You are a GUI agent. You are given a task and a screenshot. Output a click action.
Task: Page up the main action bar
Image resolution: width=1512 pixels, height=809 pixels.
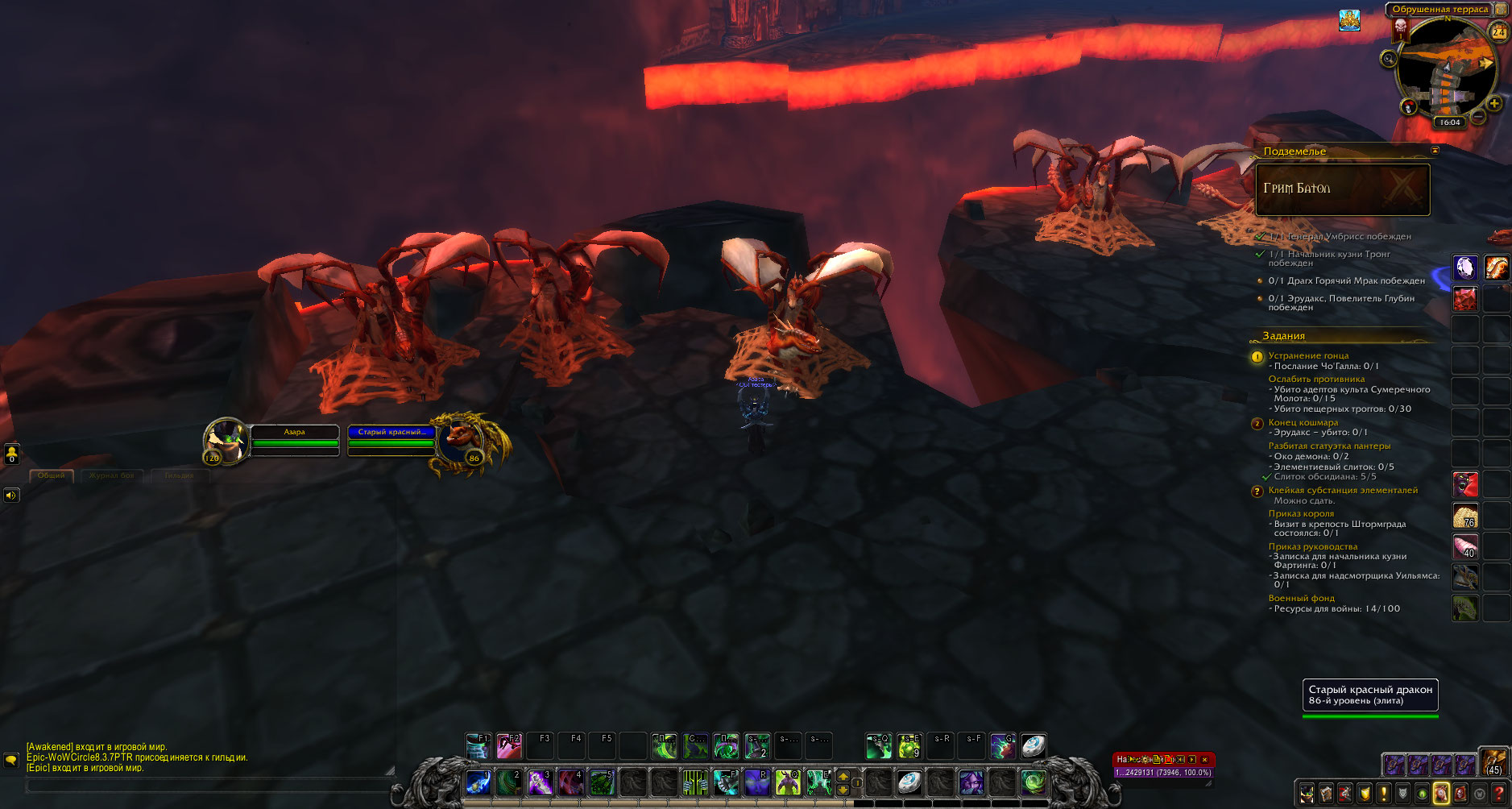tap(843, 776)
